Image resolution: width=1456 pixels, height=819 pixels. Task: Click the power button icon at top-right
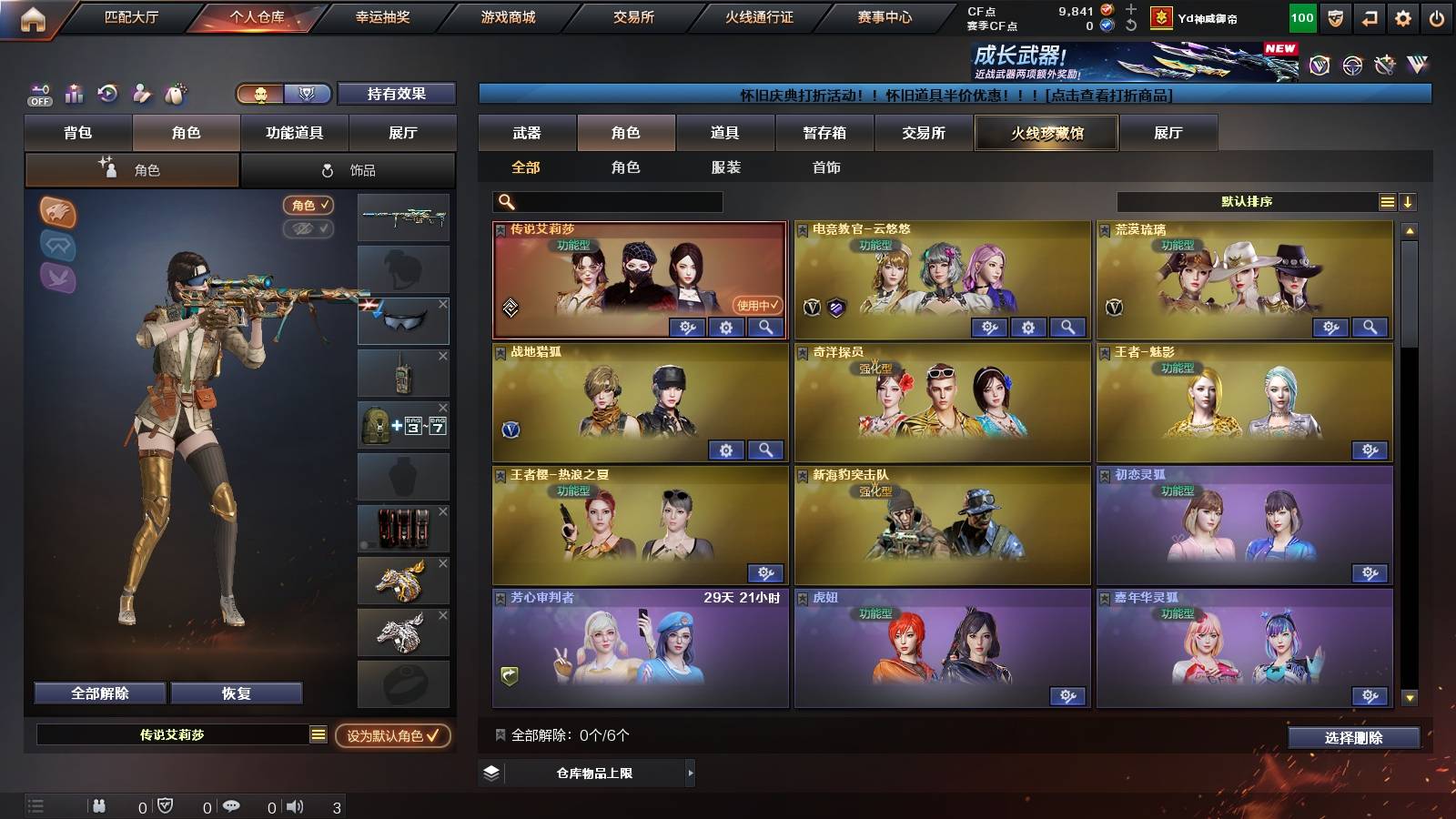click(x=1436, y=16)
